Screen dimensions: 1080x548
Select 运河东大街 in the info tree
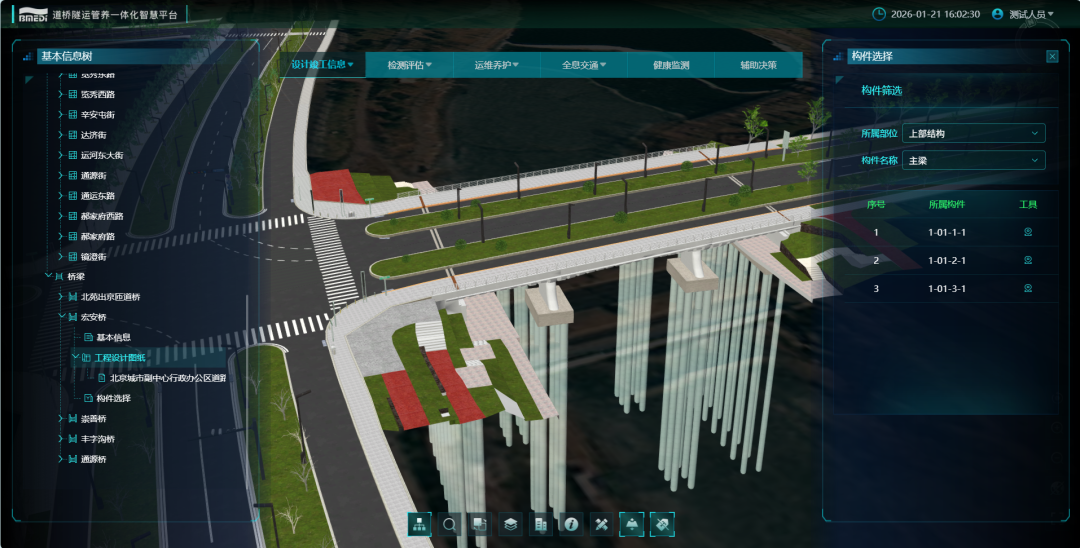point(102,155)
